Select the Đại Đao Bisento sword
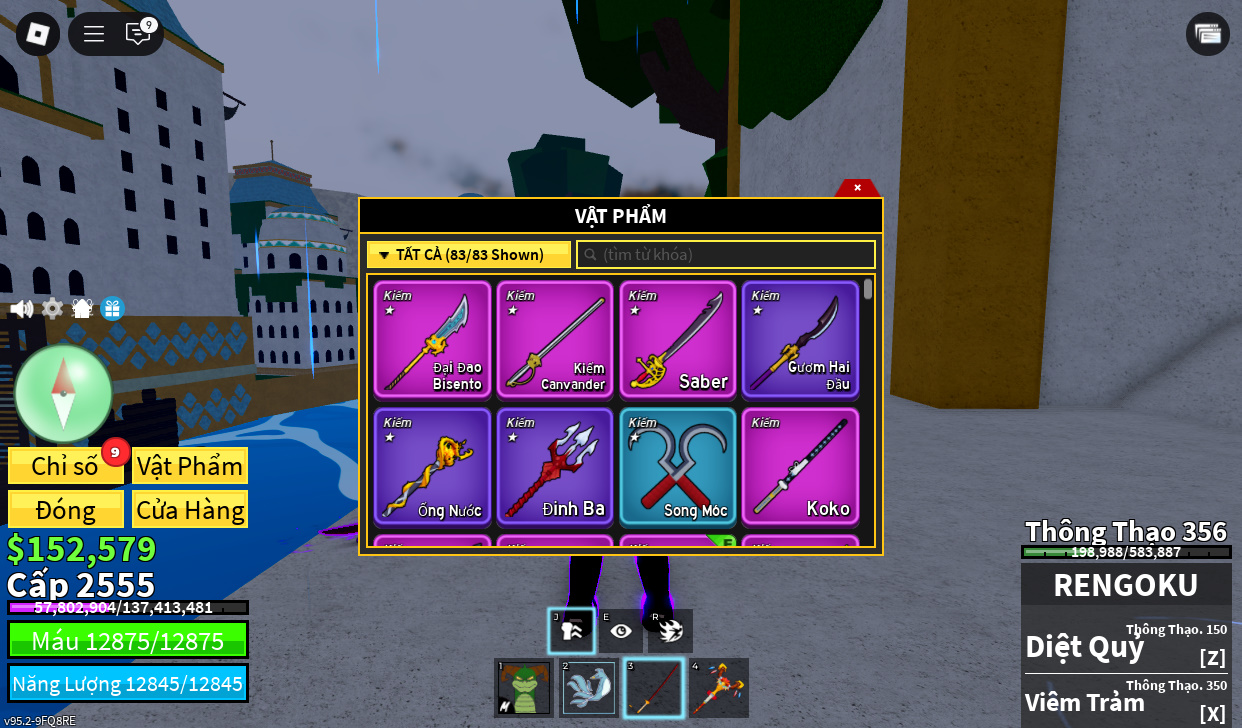The image size is (1242, 728). coord(433,339)
